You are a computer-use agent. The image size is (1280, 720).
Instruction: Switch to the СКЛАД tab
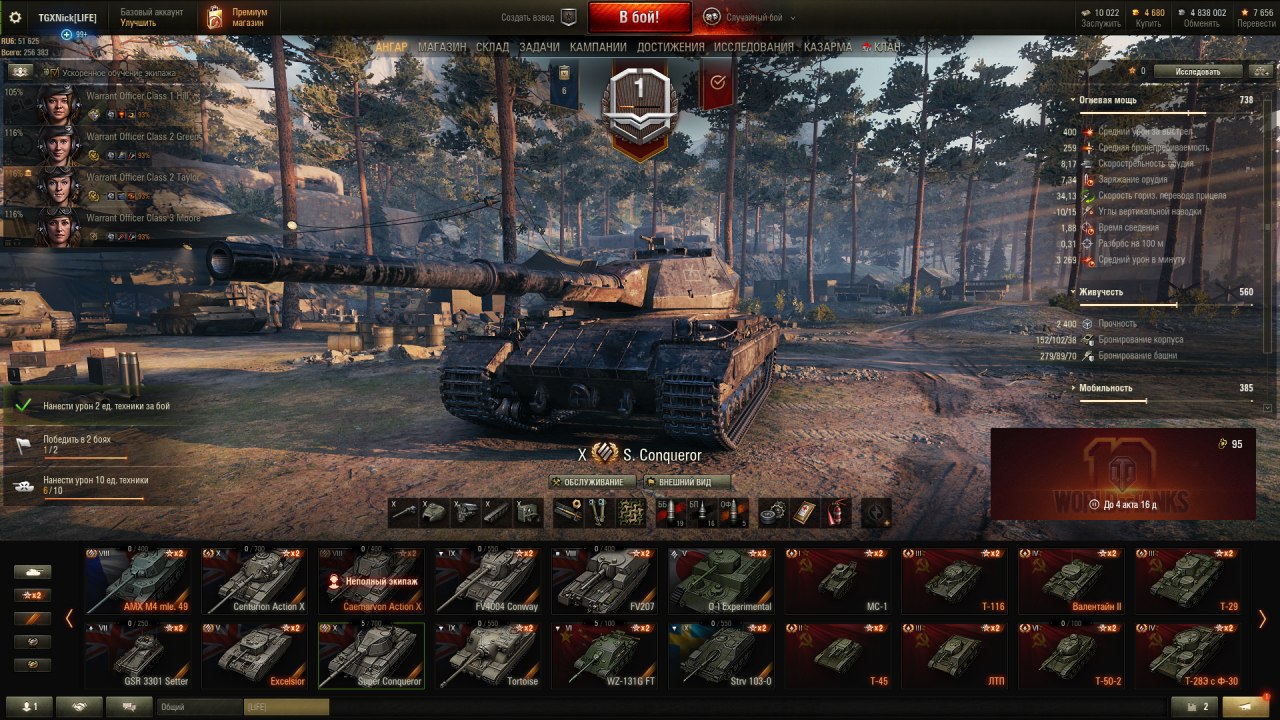coord(493,47)
